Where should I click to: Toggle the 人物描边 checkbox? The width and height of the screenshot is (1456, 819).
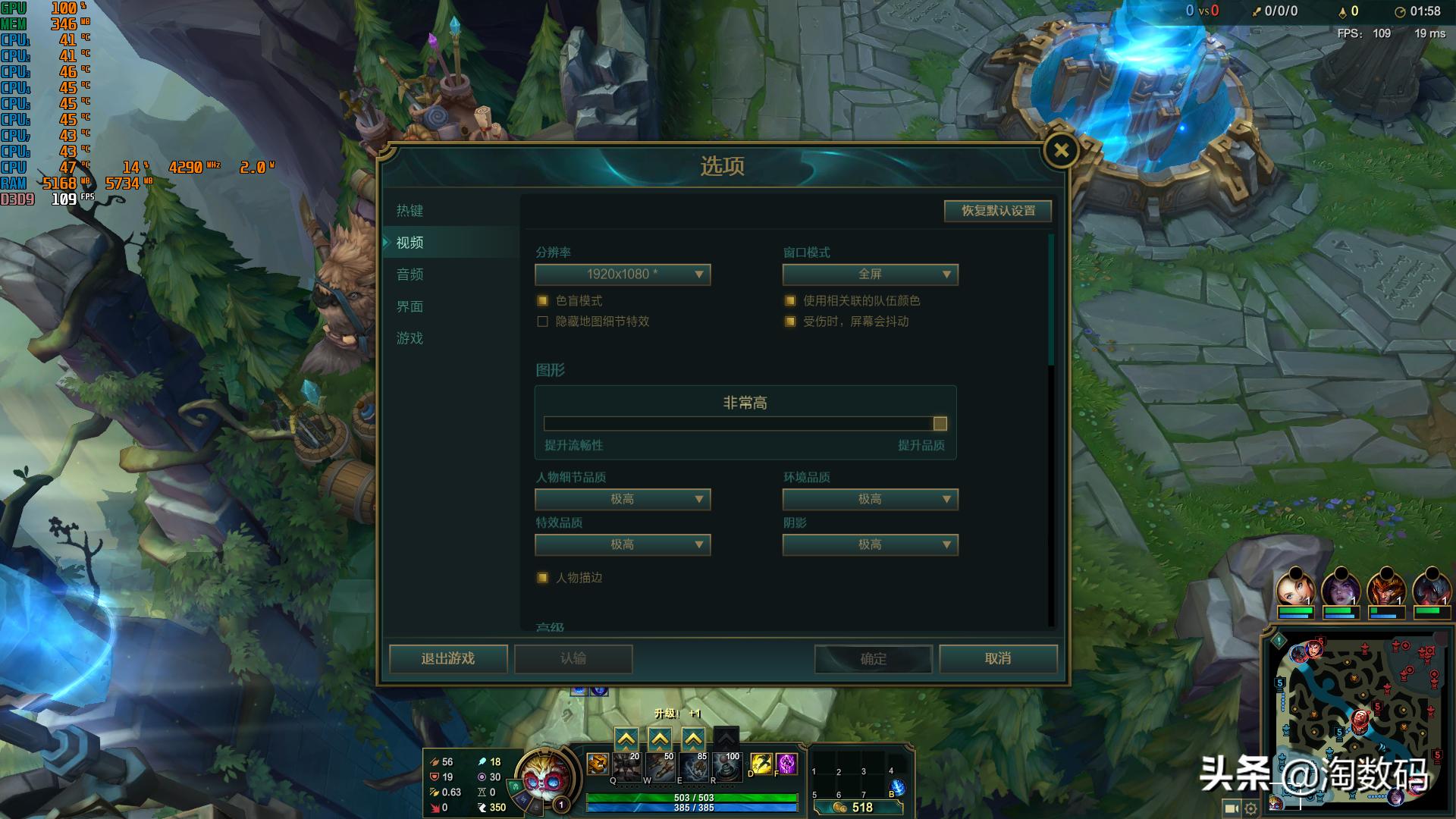click(x=542, y=577)
